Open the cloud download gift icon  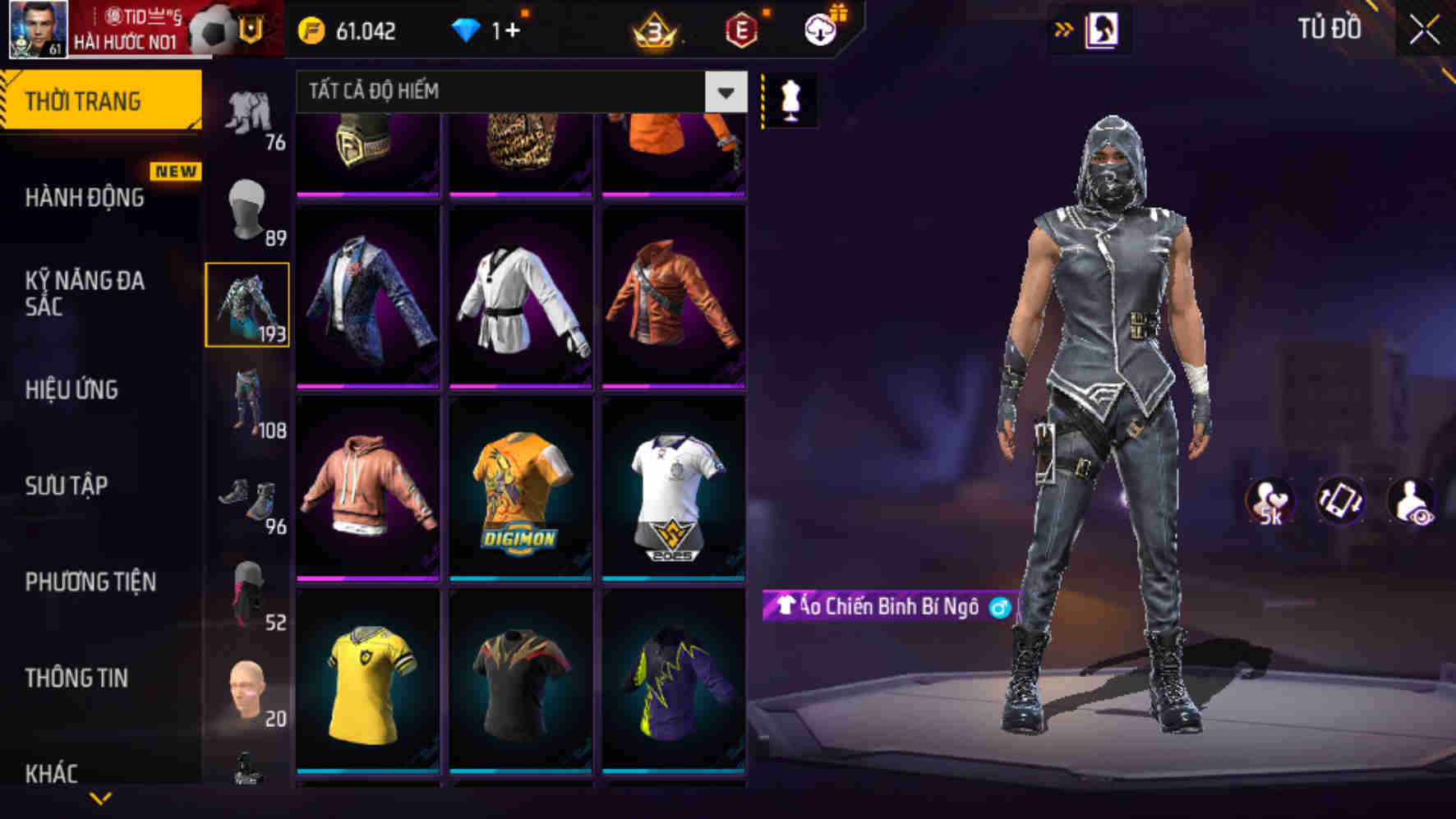(x=818, y=31)
